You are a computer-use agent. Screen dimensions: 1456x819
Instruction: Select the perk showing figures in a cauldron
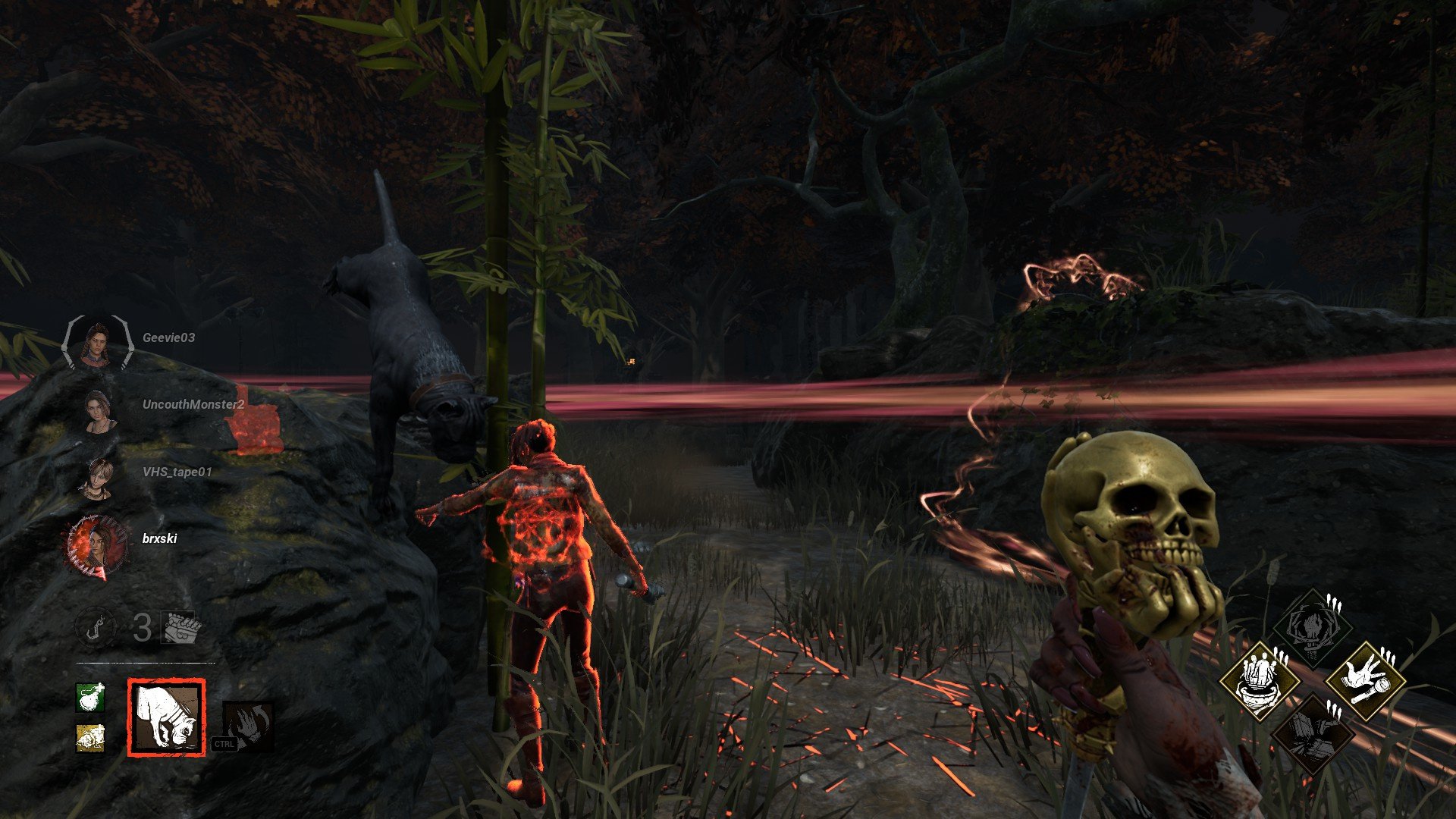pyautogui.click(x=1260, y=679)
